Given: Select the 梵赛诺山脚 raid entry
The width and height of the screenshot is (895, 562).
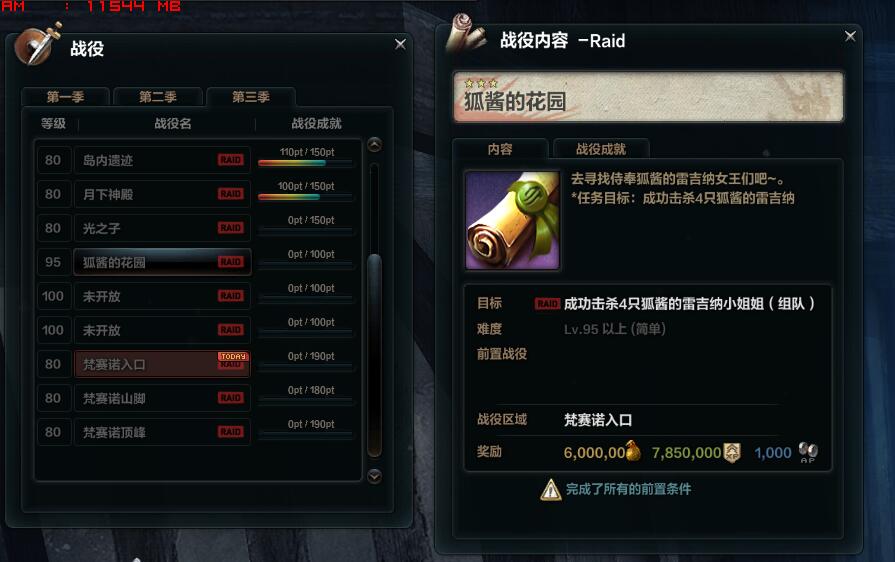Looking at the screenshot, I should click(x=162, y=398).
